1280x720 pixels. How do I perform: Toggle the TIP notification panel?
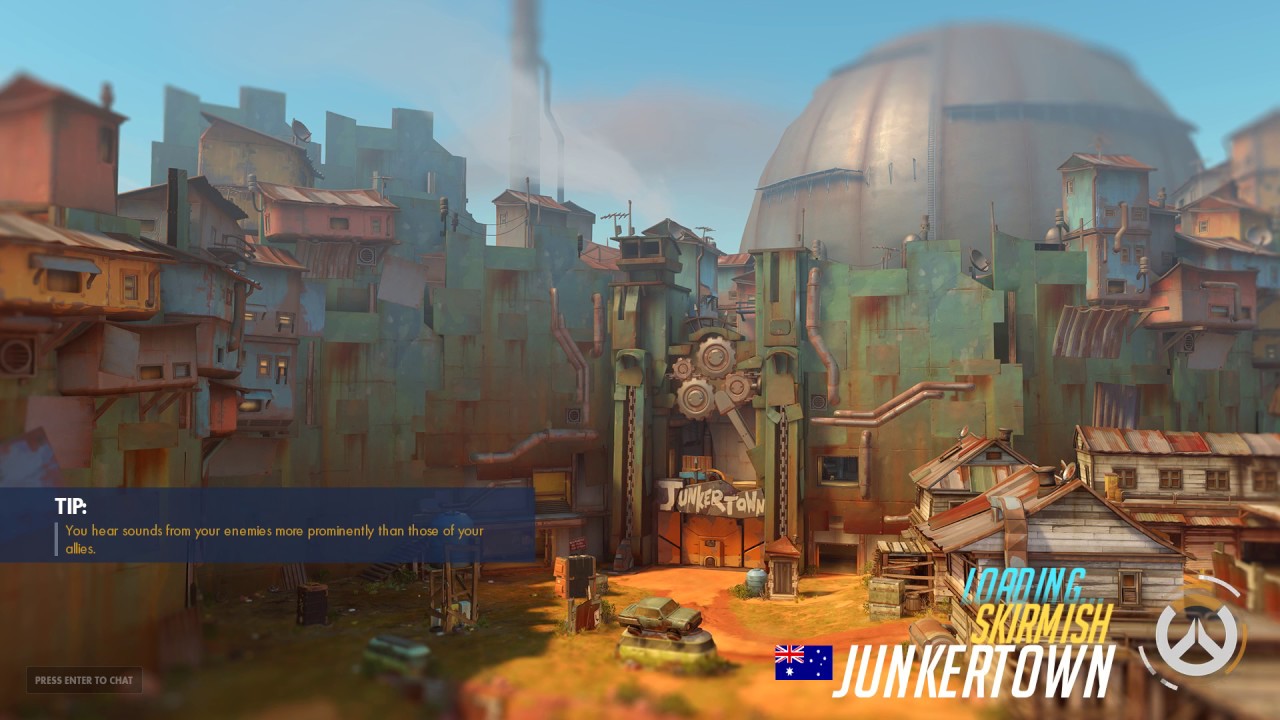pos(270,525)
